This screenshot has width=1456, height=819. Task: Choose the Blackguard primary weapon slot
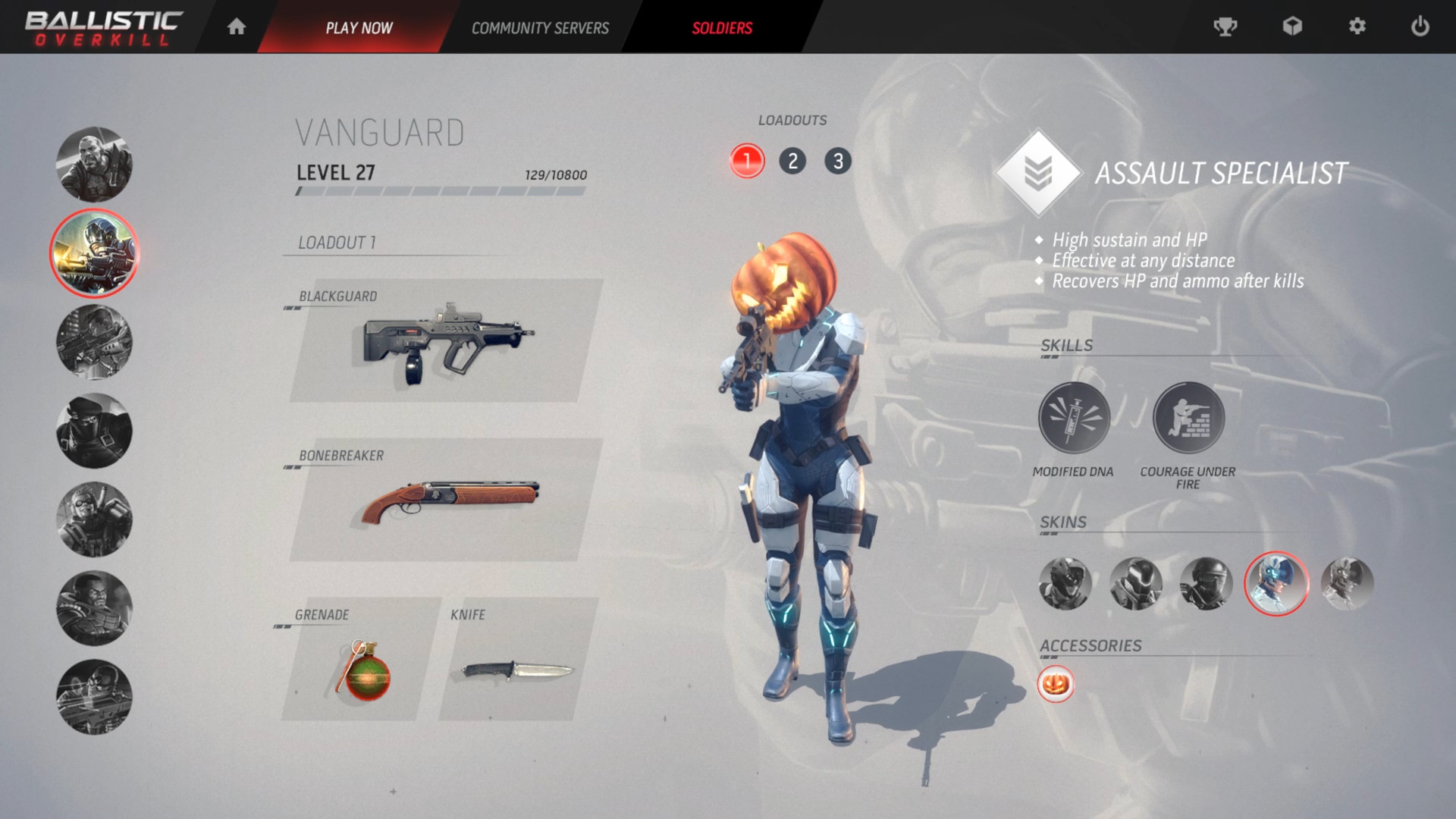coord(446,343)
